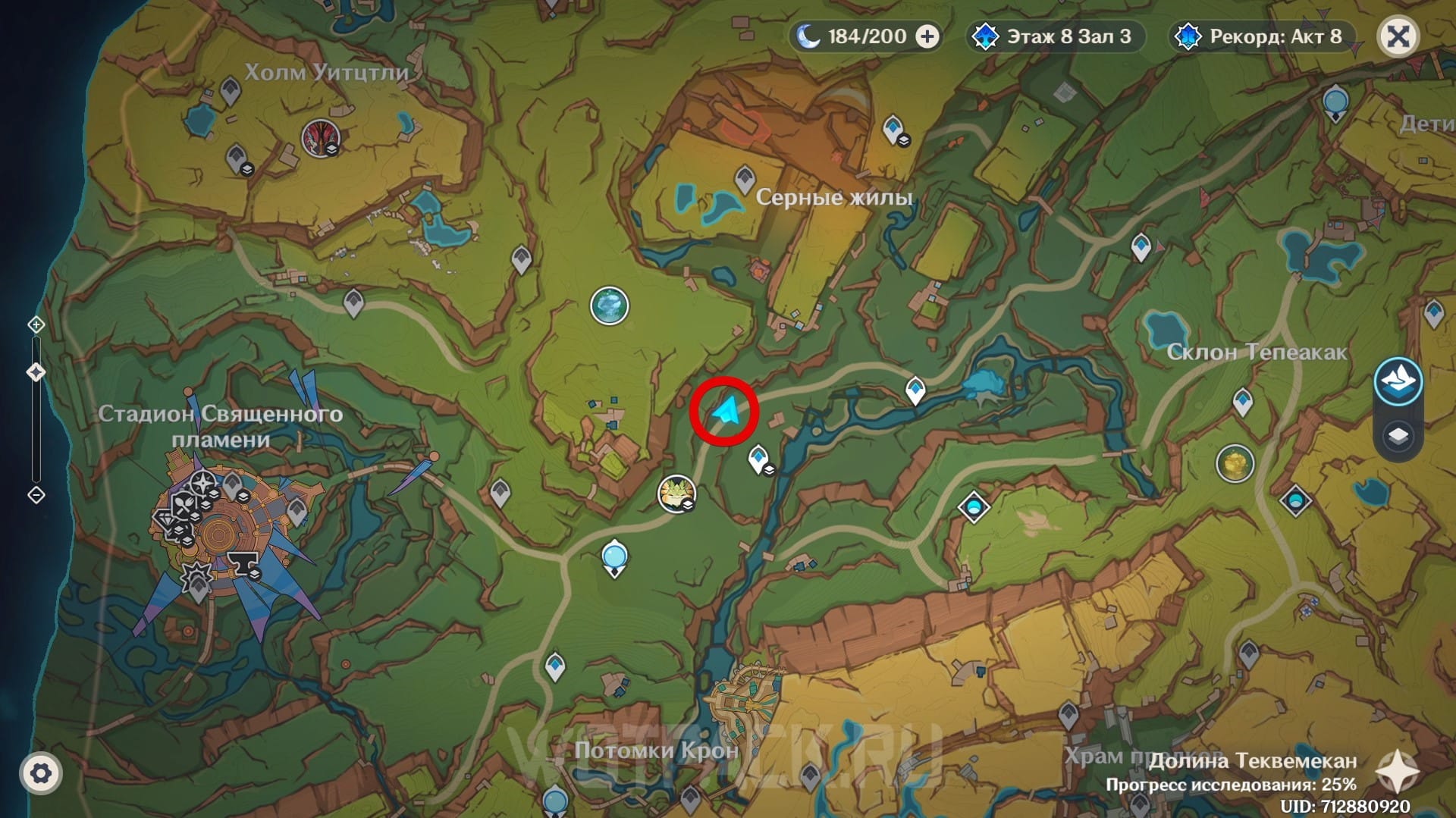The width and height of the screenshot is (1456, 818).
Task: Click the player arrow in the red circle
Action: 725,412
